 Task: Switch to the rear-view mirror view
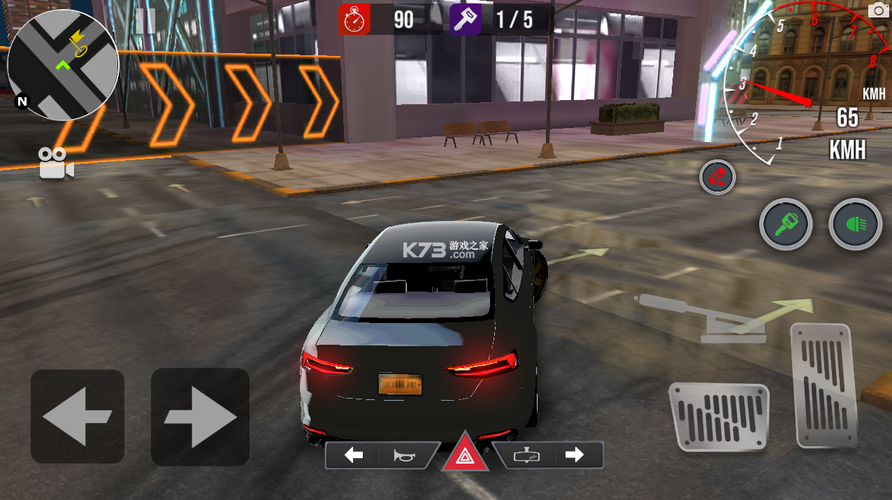pyautogui.click(x=526, y=456)
